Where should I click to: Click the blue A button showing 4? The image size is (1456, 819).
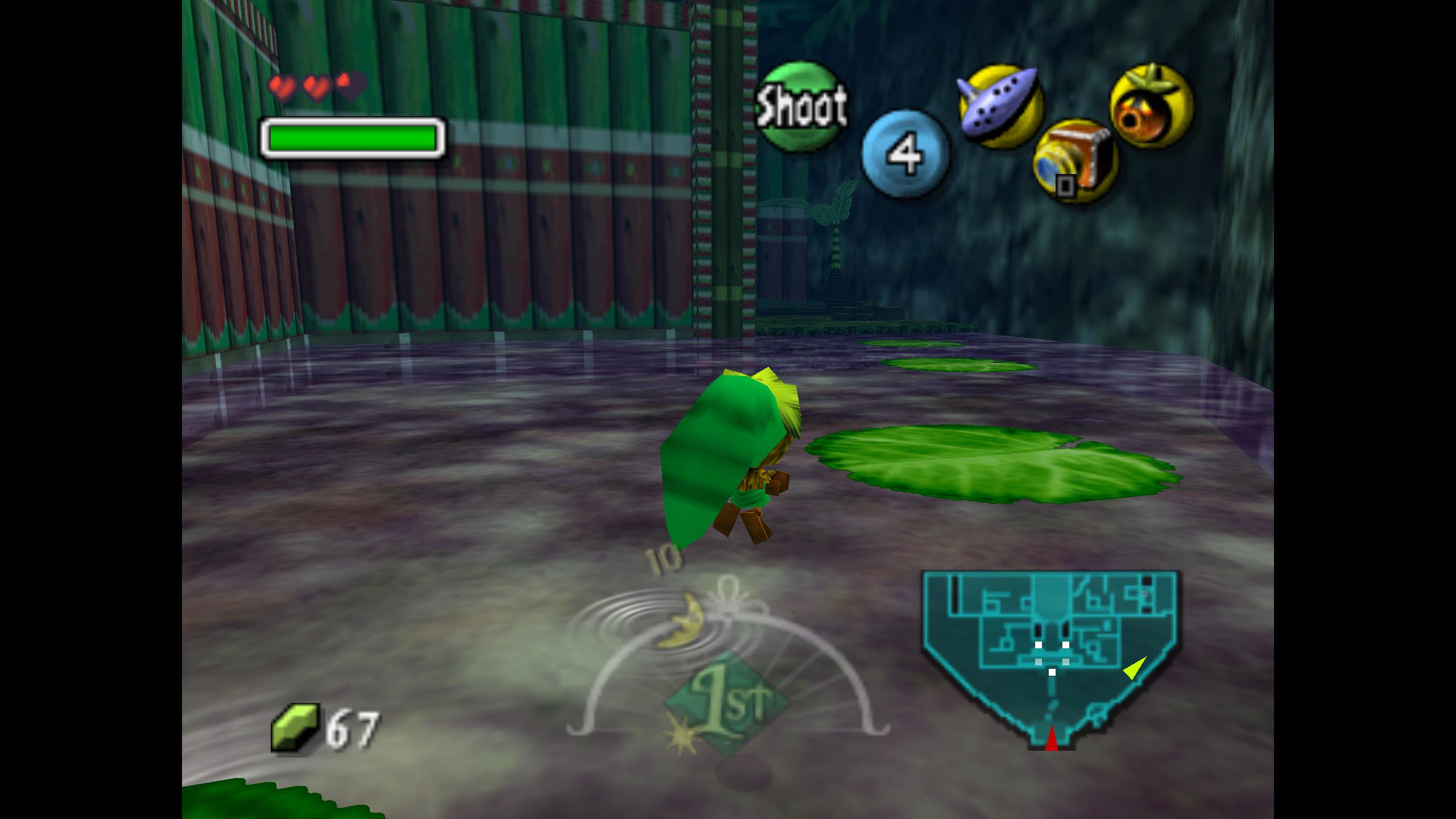(x=905, y=154)
